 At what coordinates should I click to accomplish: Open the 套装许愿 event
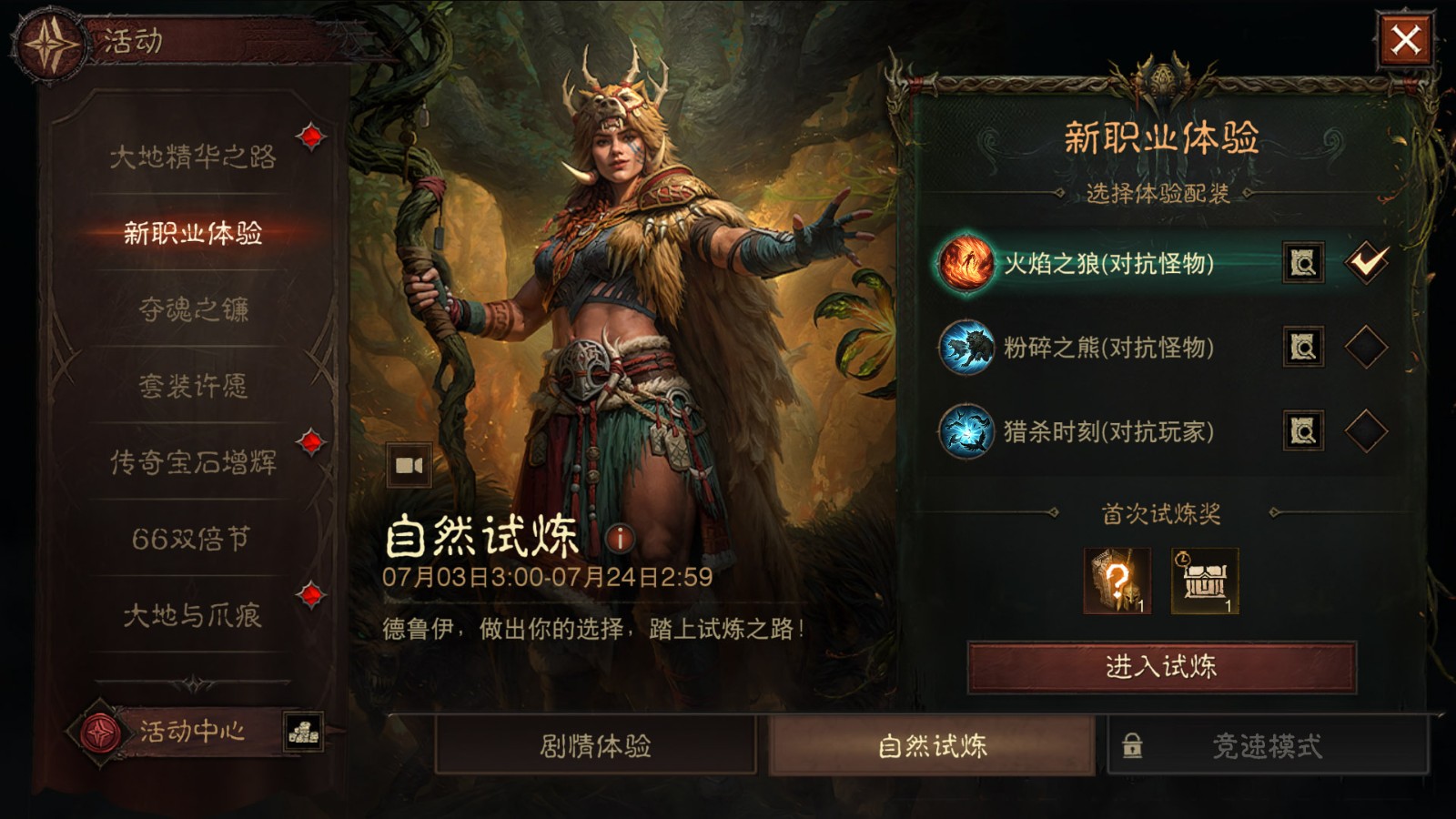pyautogui.click(x=192, y=386)
